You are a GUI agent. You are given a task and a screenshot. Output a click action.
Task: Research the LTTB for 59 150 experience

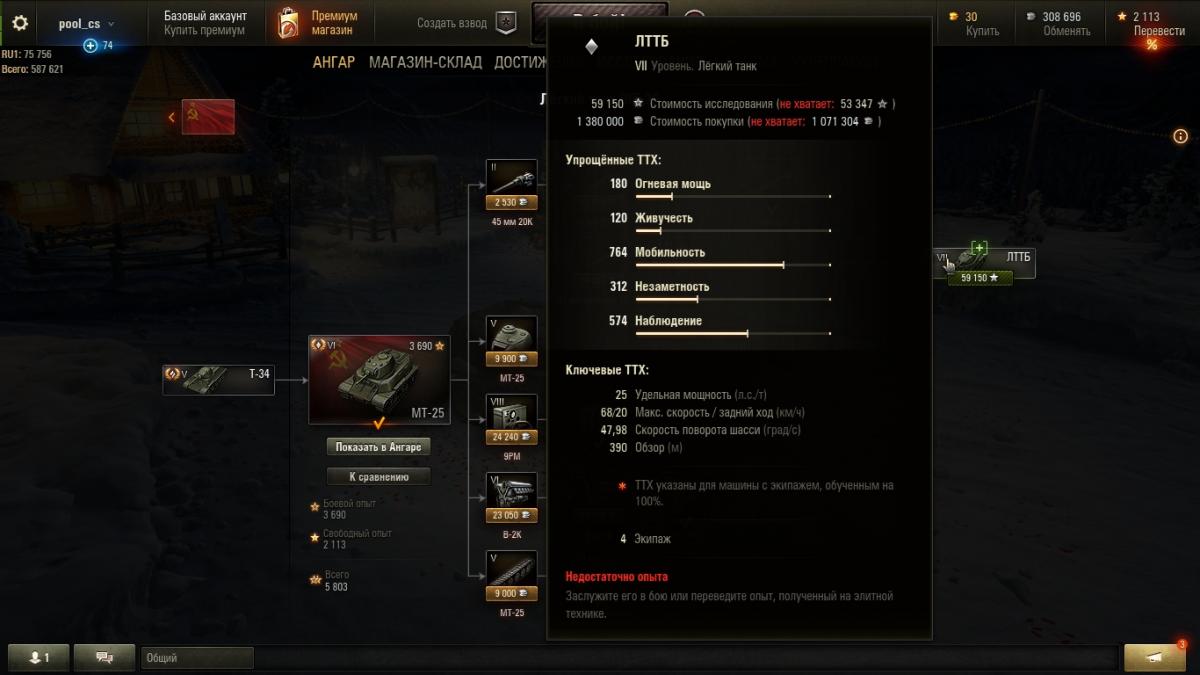[x=980, y=278]
